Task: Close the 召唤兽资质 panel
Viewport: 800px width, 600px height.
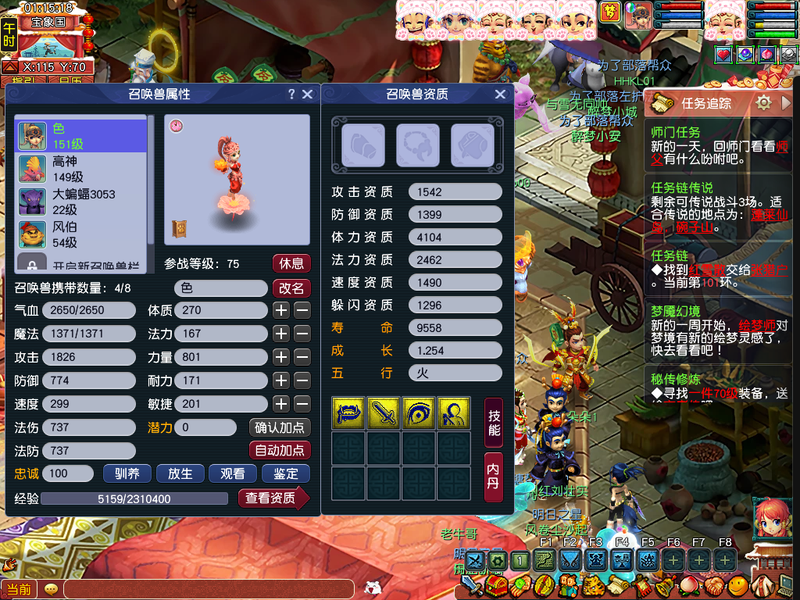Action: click(500, 94)
